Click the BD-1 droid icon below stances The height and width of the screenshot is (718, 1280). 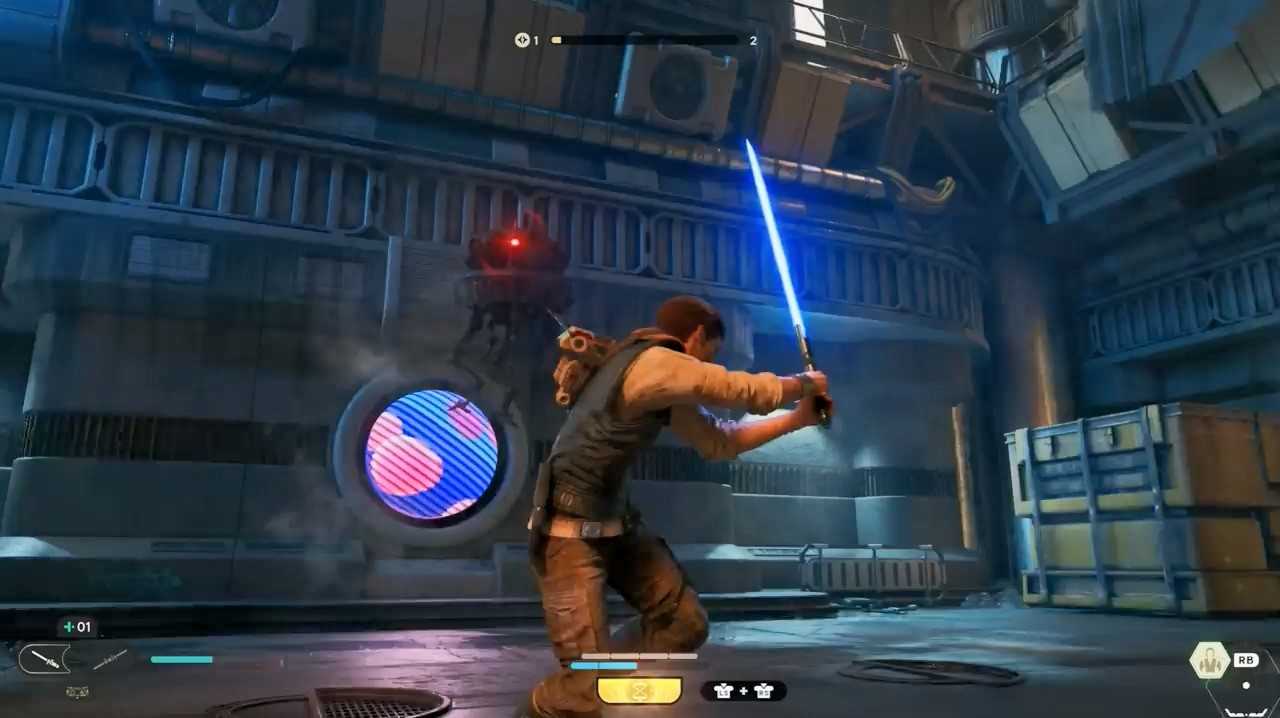click(x=76, y=691)
